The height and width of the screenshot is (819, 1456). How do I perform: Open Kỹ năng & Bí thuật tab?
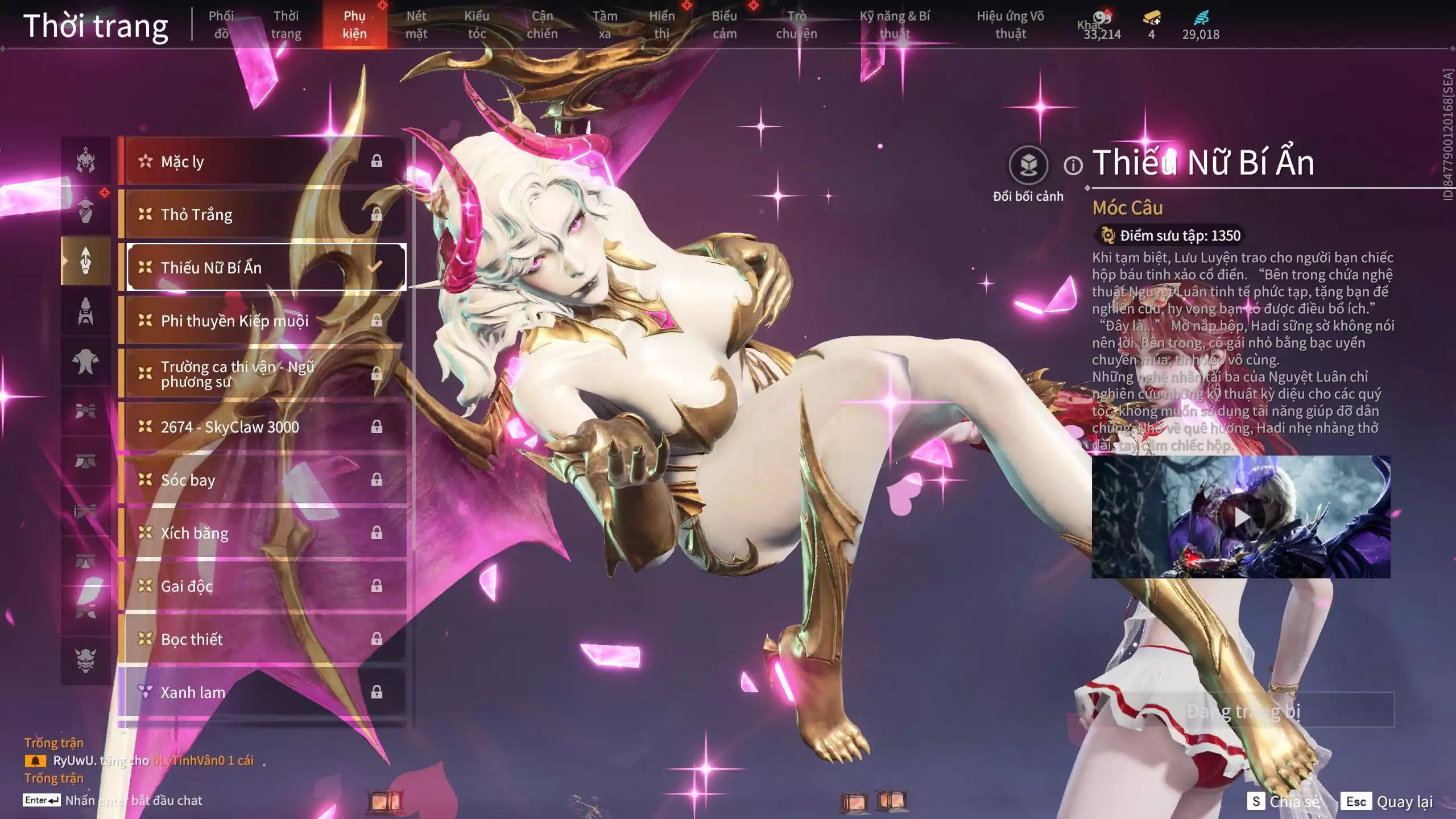tap(895, 25)
